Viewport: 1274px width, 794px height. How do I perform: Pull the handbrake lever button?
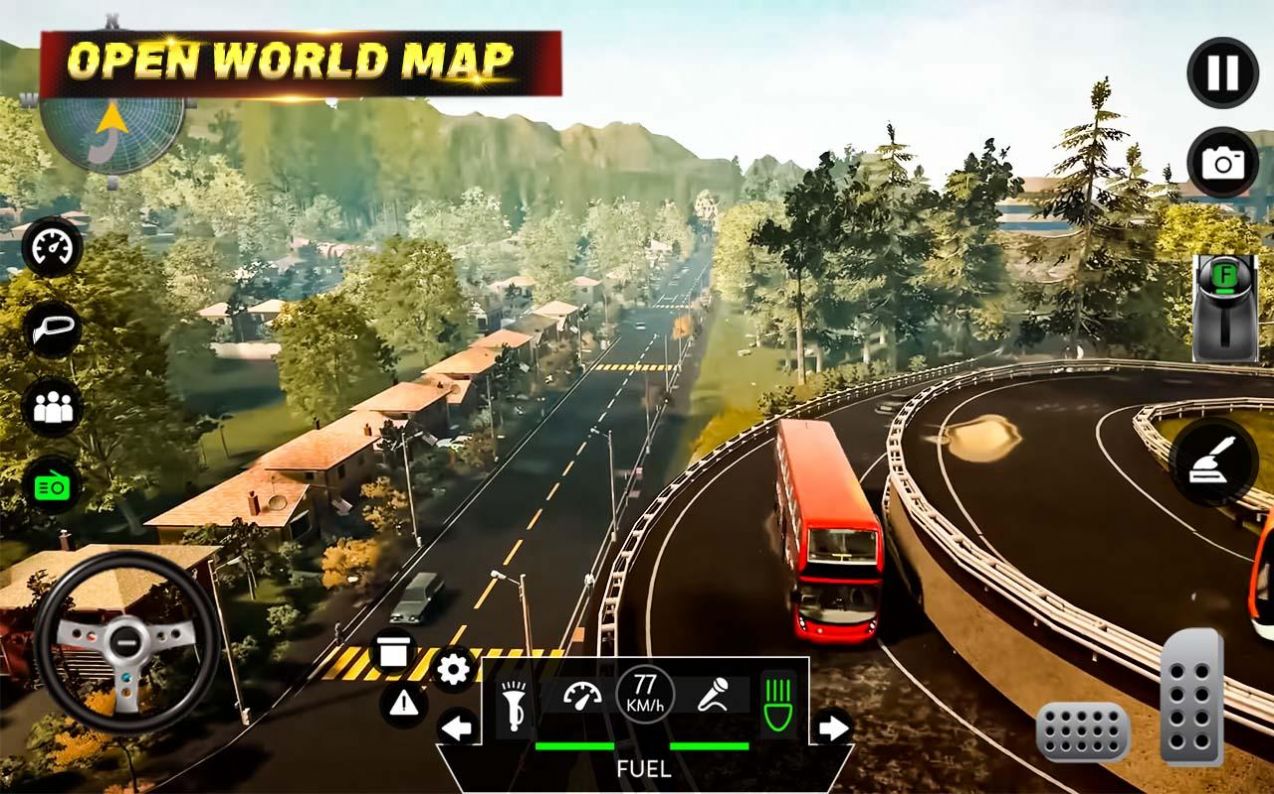(1213, 462)
